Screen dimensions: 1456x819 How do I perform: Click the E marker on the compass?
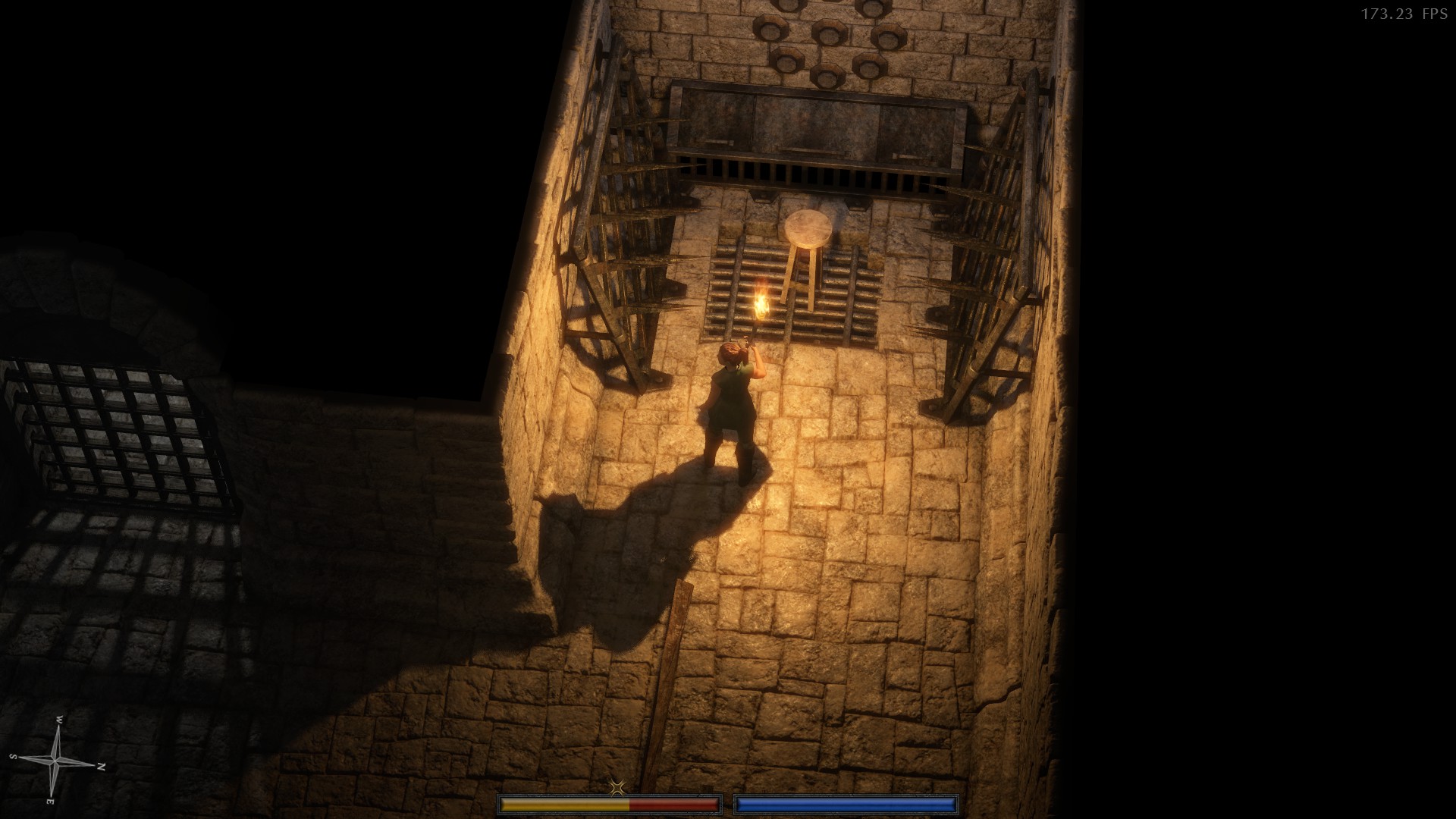point(50,802)
